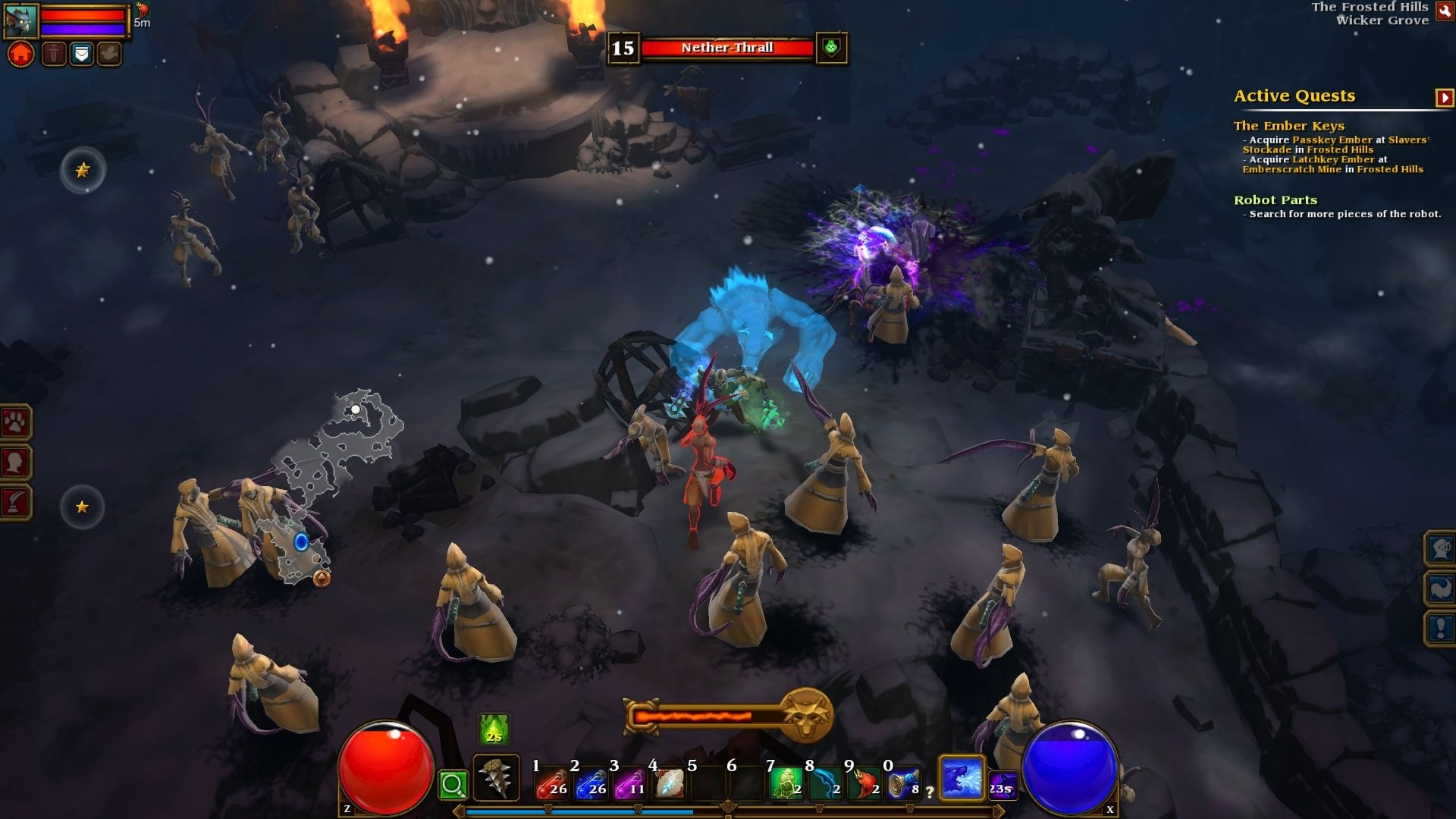Click the experience progress bar at screen bottom
1456x819 pixels.
[x=728, y=811]
